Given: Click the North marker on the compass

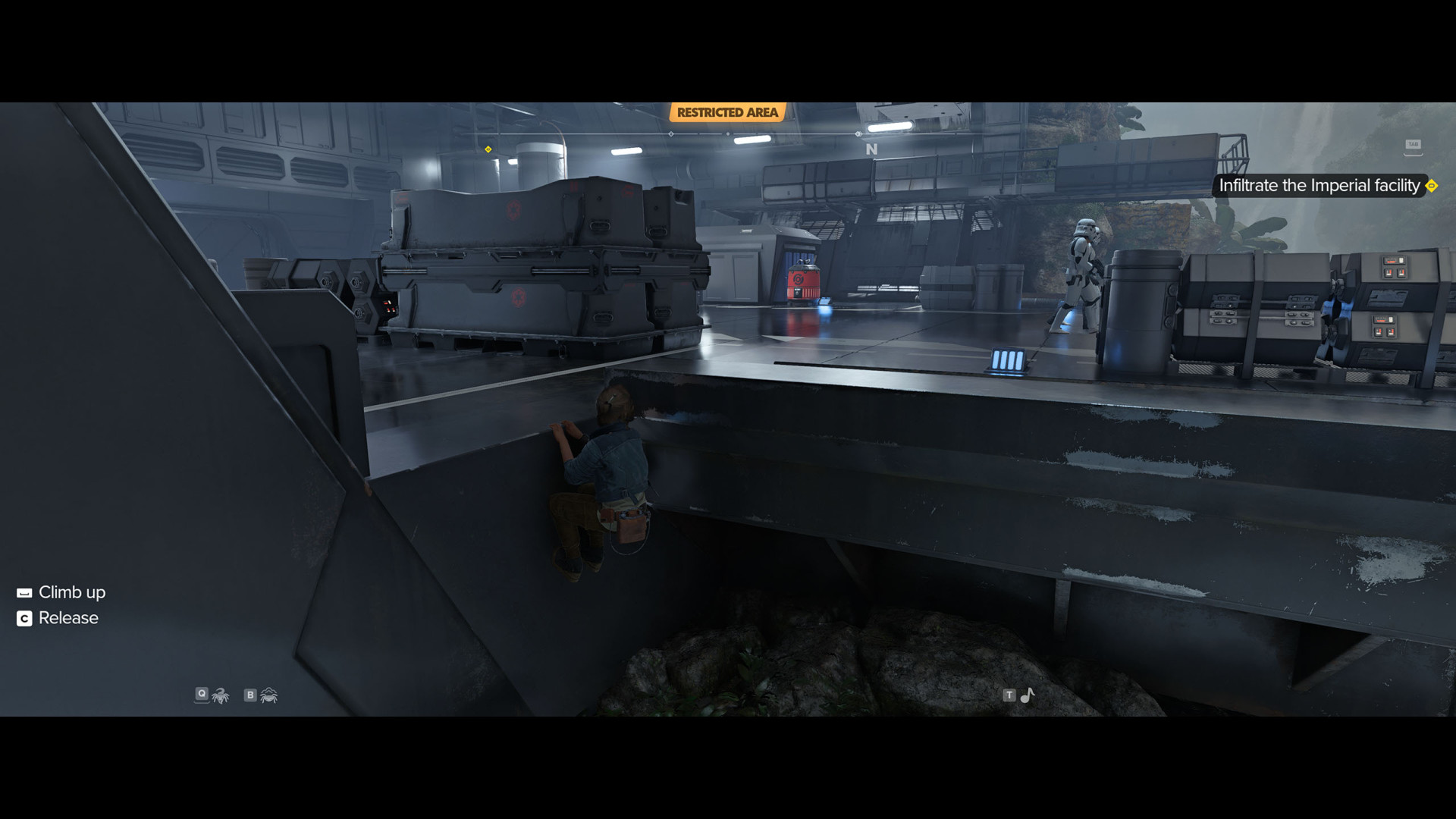Looking at the screenshot, I should (x=871, y=149).
